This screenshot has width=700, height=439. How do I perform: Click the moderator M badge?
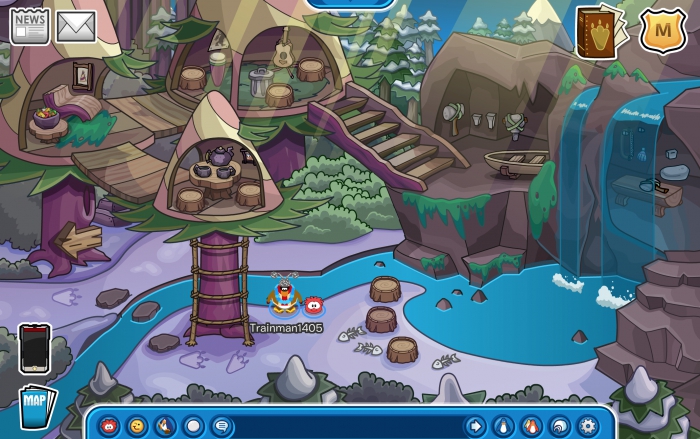tap(663, 32)
